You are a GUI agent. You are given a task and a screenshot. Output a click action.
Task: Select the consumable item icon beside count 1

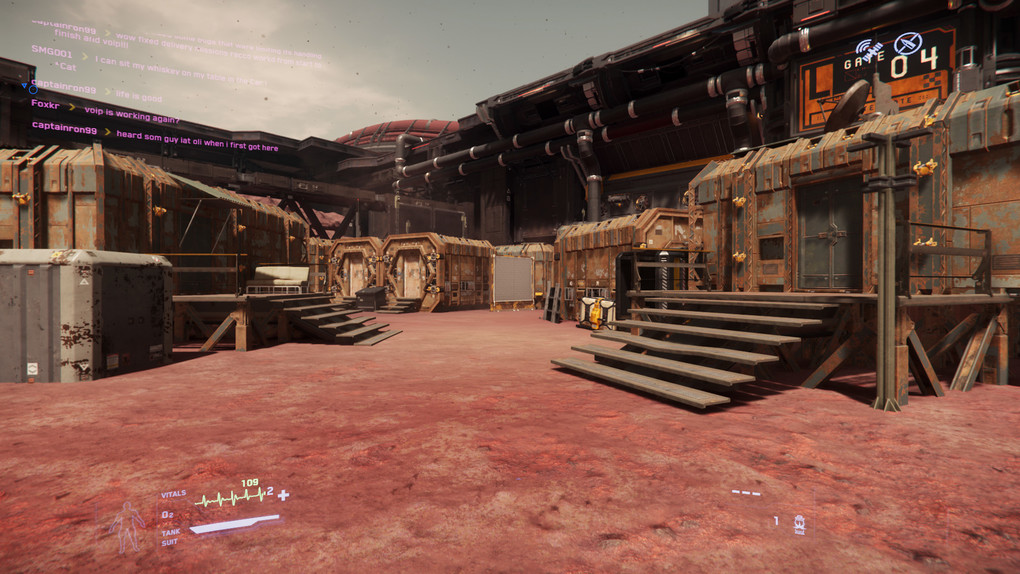tap(799, 522)
